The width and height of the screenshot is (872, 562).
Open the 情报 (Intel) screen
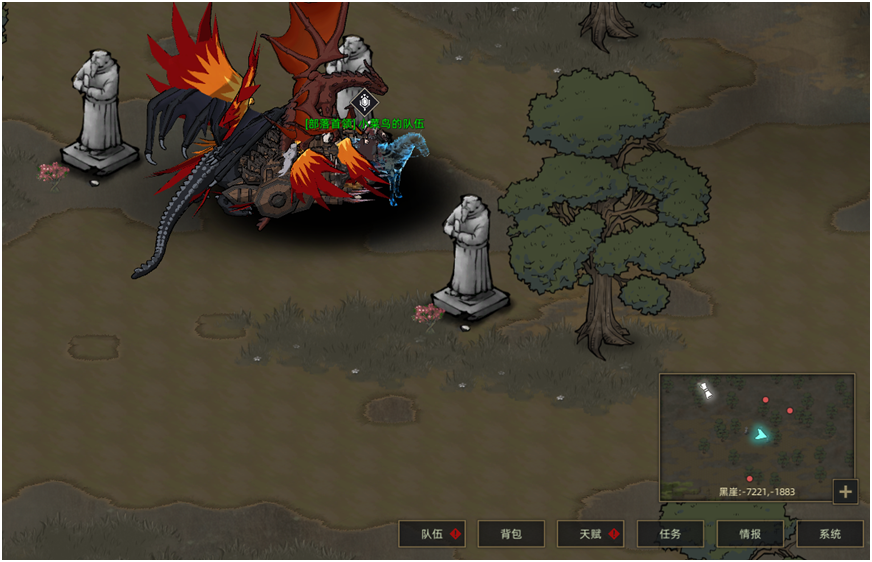pyautogui.click(x=750, y=534)
